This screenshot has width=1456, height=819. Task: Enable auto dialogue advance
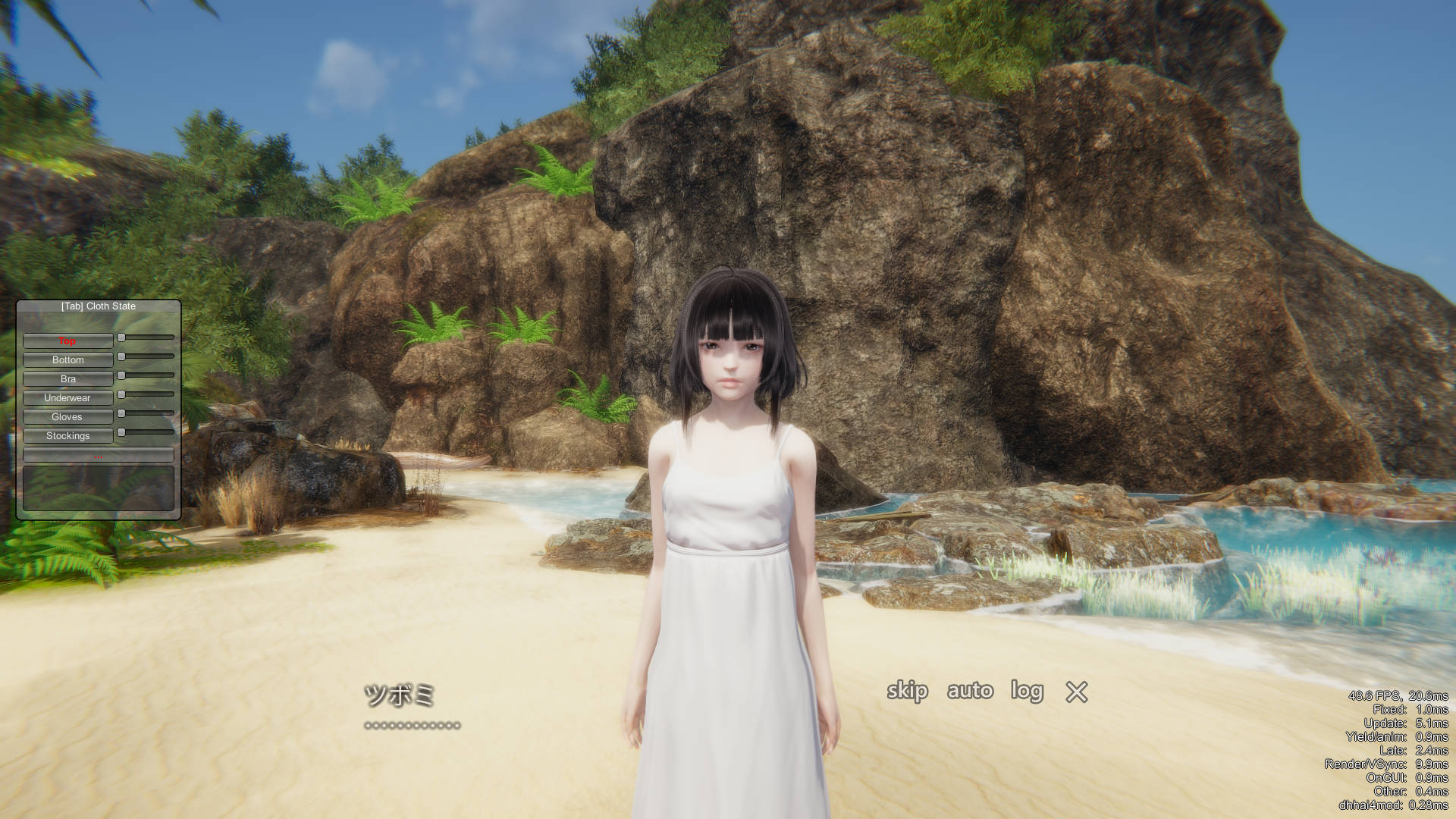click(970, 691)
